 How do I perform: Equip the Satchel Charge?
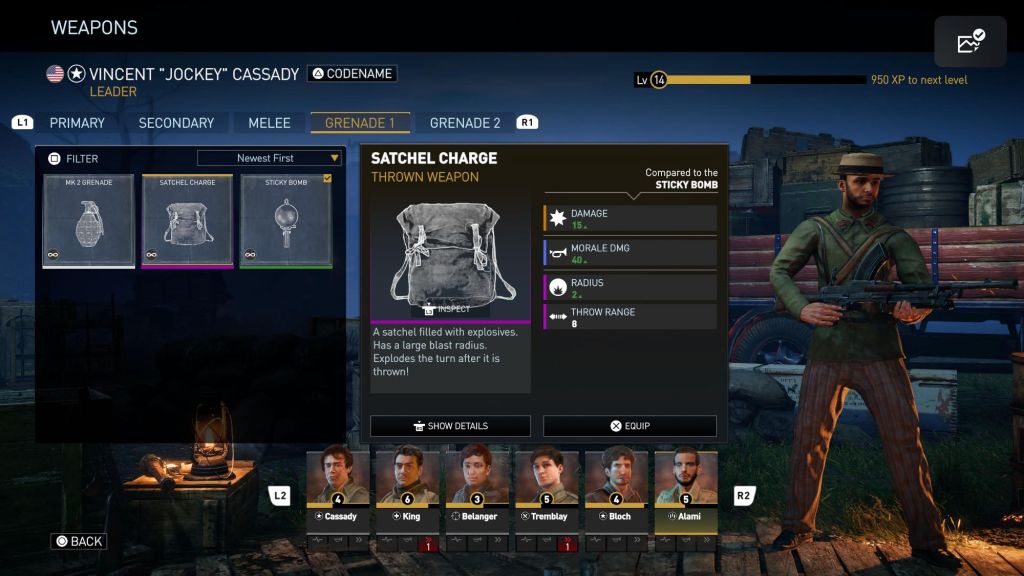tap(630, 426)
